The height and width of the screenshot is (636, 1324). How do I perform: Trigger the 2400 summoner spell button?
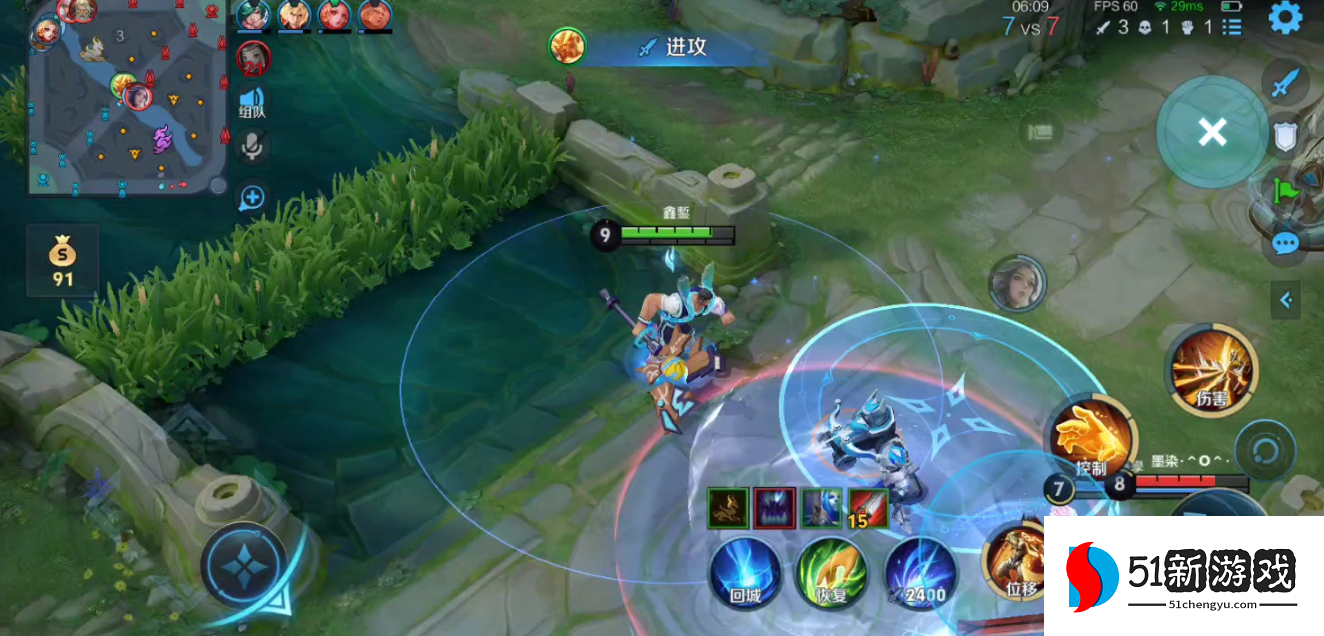point(920,573)
